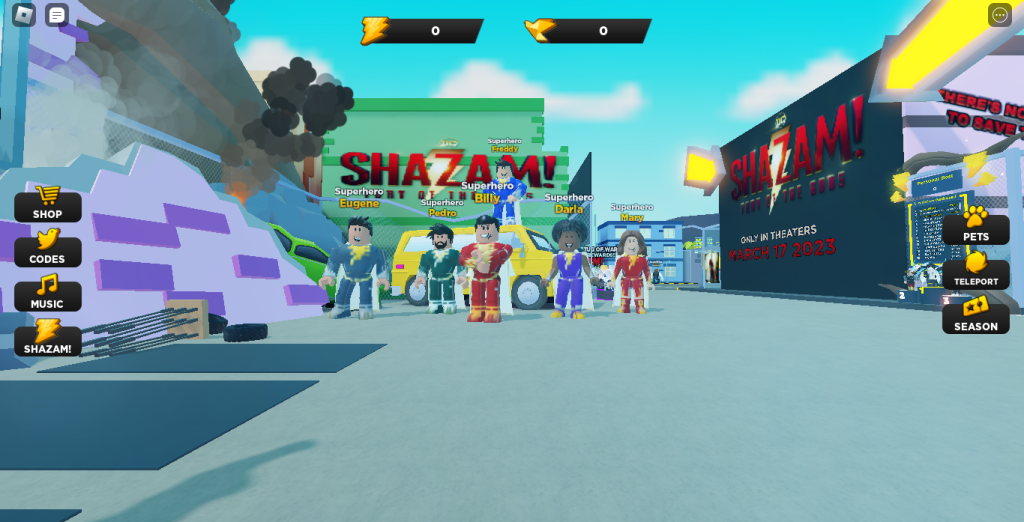Open the three-dot options menu
Screen dimensions: 1024x522
(x=1000, y=15)
